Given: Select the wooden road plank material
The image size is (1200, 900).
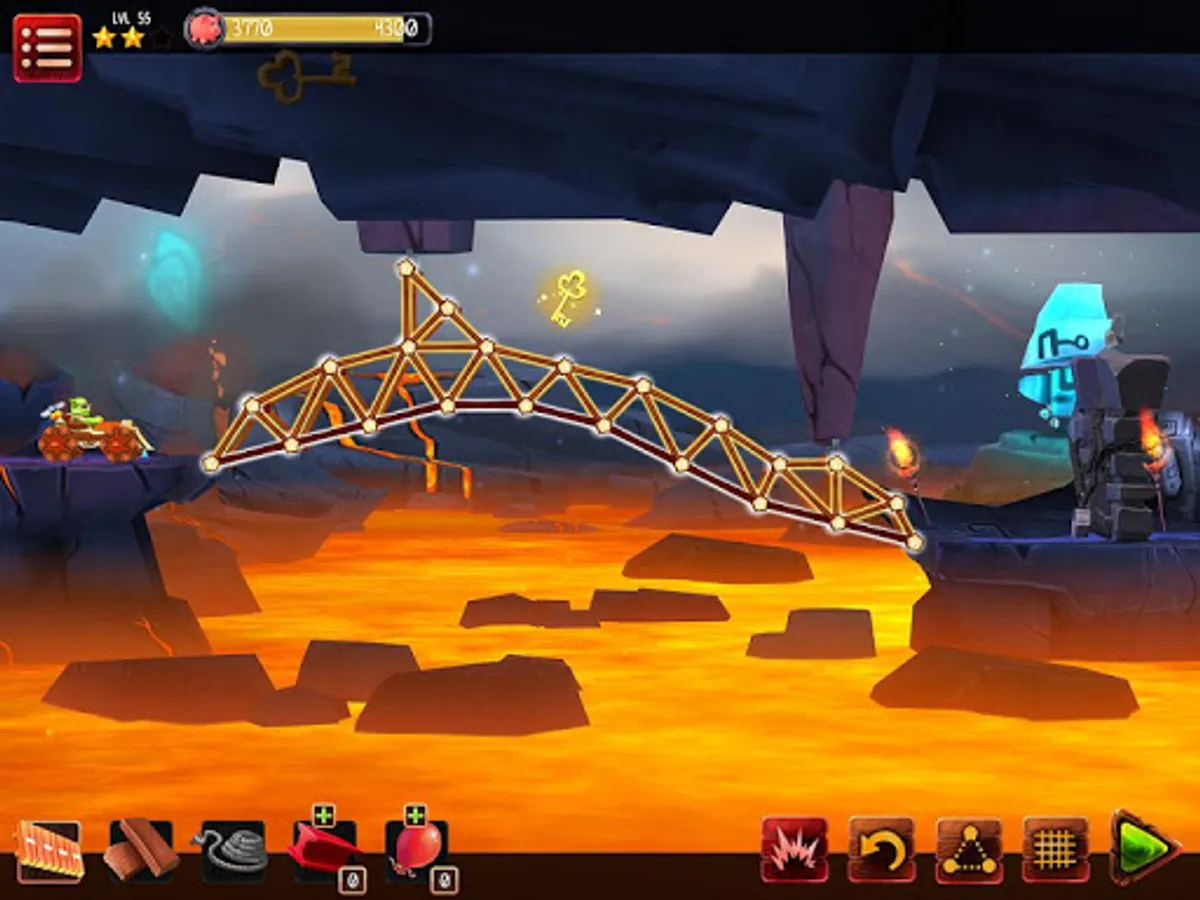Looking at the screenshot, I should coord(49,851).
